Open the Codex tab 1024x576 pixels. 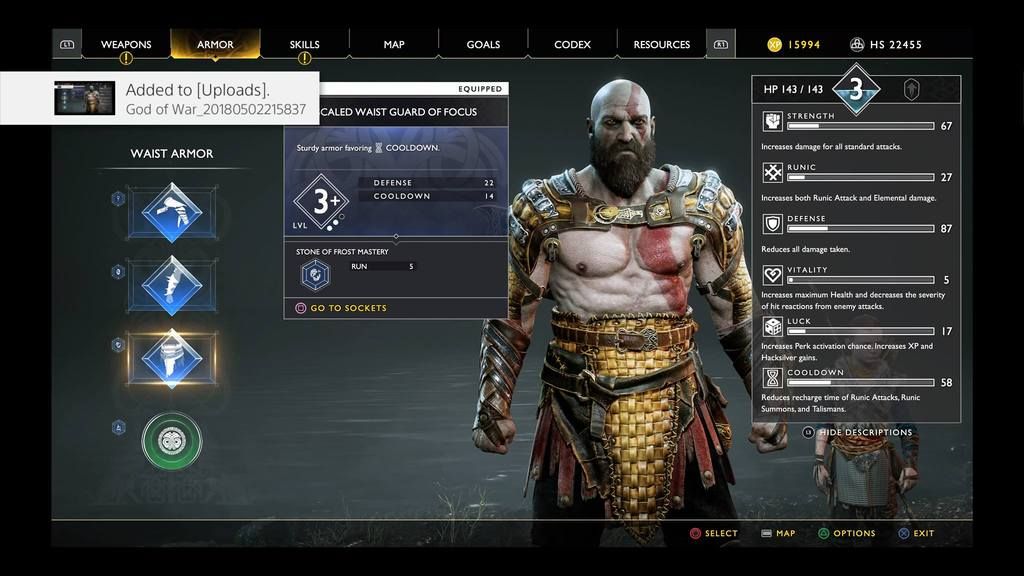(573, 44)
